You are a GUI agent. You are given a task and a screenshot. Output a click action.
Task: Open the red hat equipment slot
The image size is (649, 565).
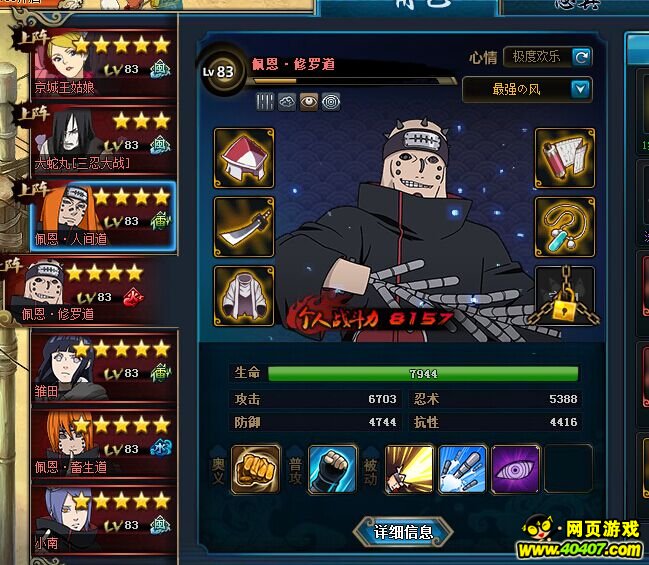coord(244,158)
